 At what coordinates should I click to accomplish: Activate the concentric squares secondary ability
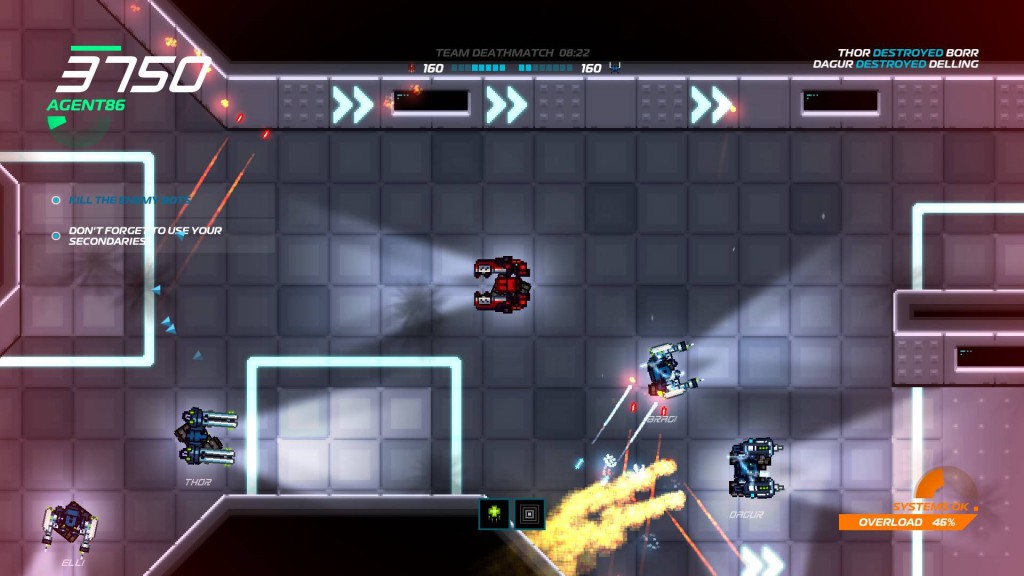[x=530, y=514]
